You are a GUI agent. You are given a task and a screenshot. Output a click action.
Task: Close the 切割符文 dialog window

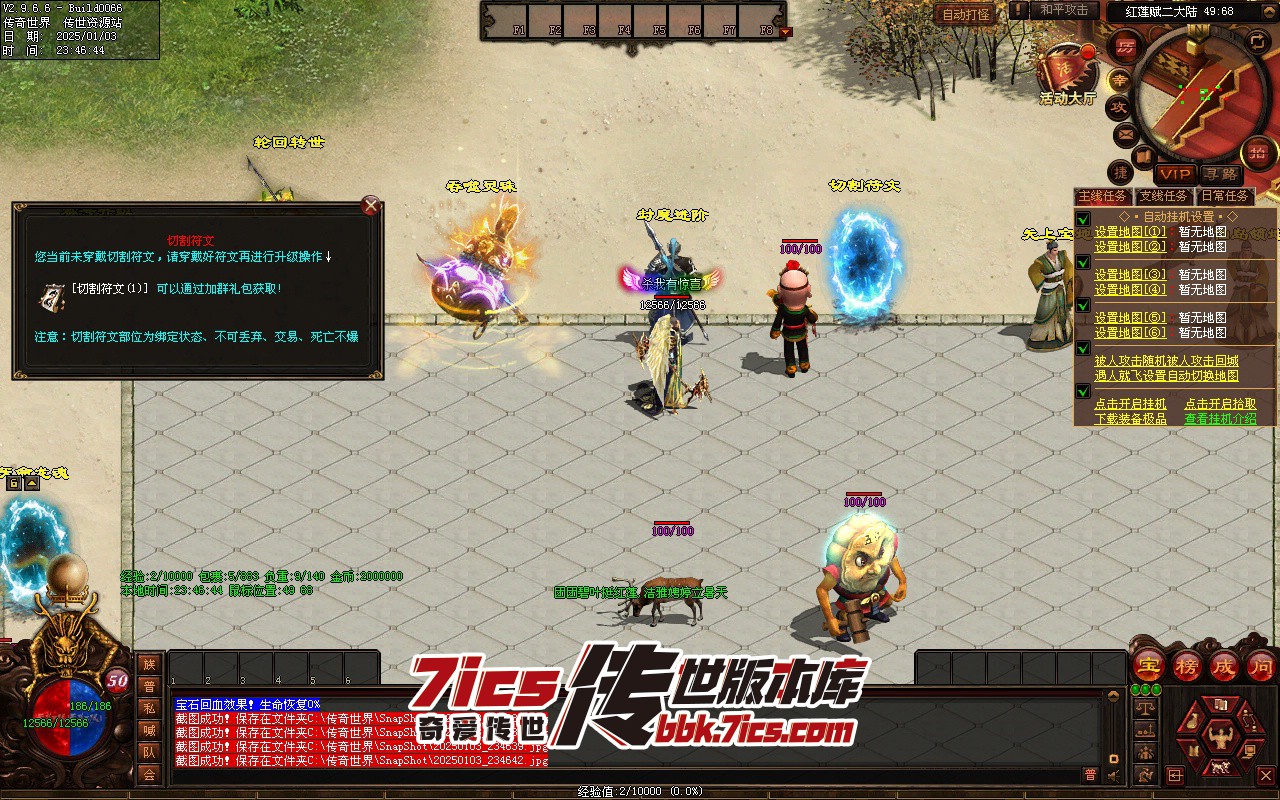pyautogui.click(x=371, y=207)
